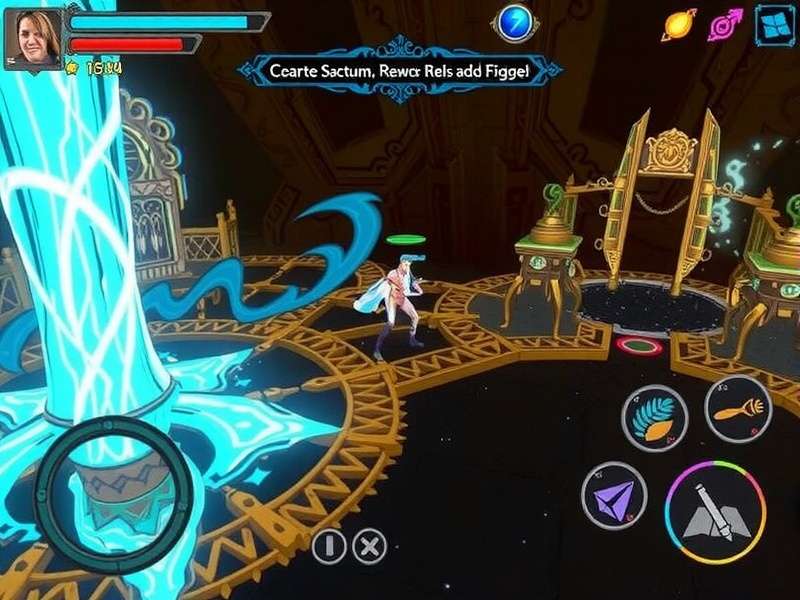This screenshot has height=600, width=800.
Task: Tap the blue lightning orb icon
Action: [x=516, y=23]
